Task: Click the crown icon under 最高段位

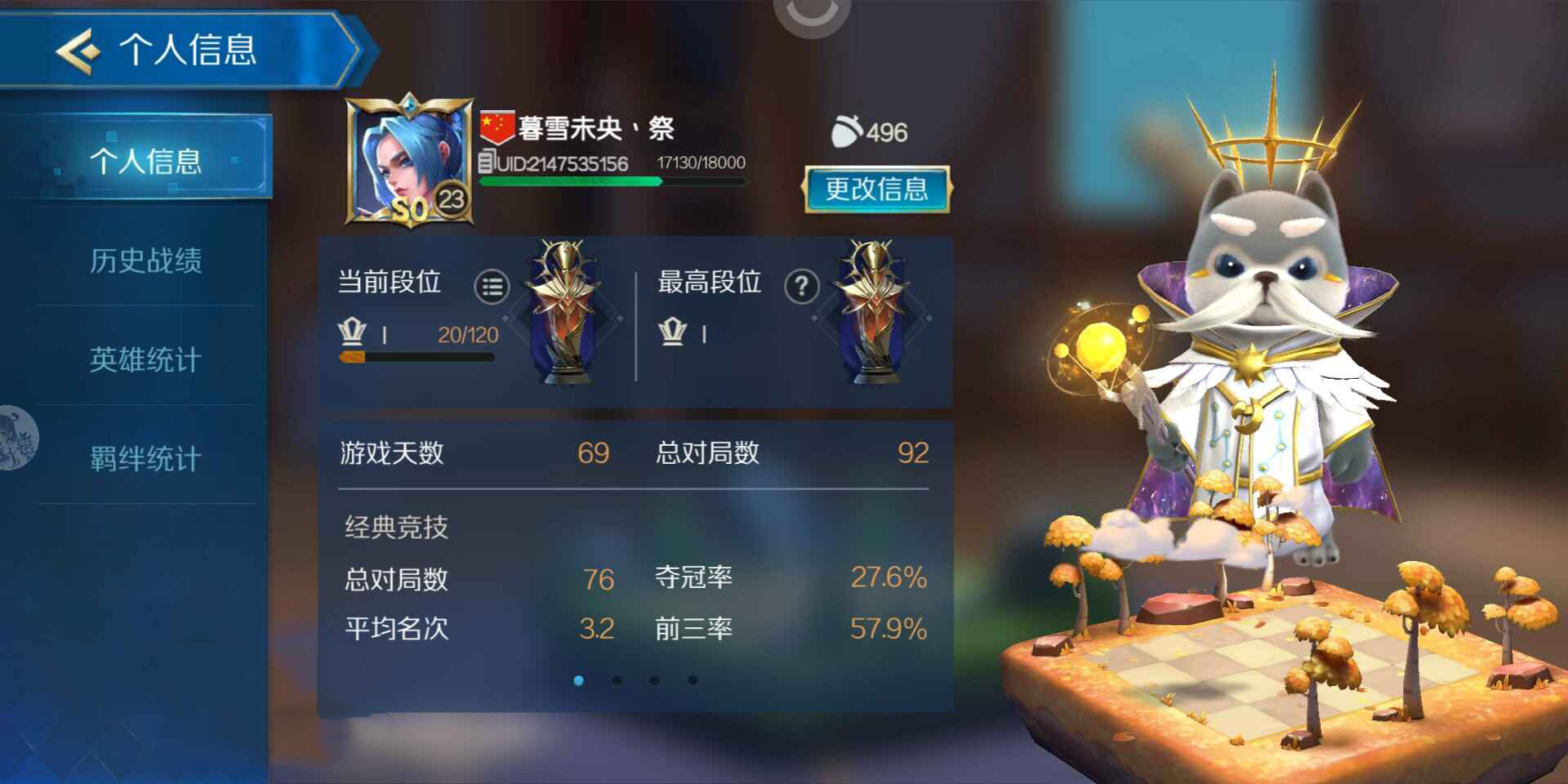Action: pos(672,332)
